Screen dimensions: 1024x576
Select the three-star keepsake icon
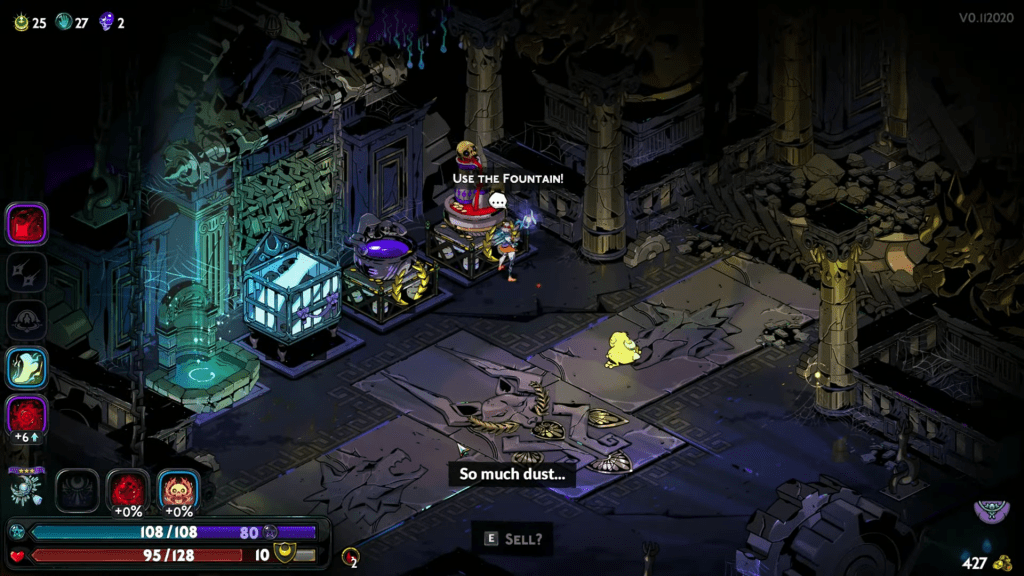pos(26,488)
